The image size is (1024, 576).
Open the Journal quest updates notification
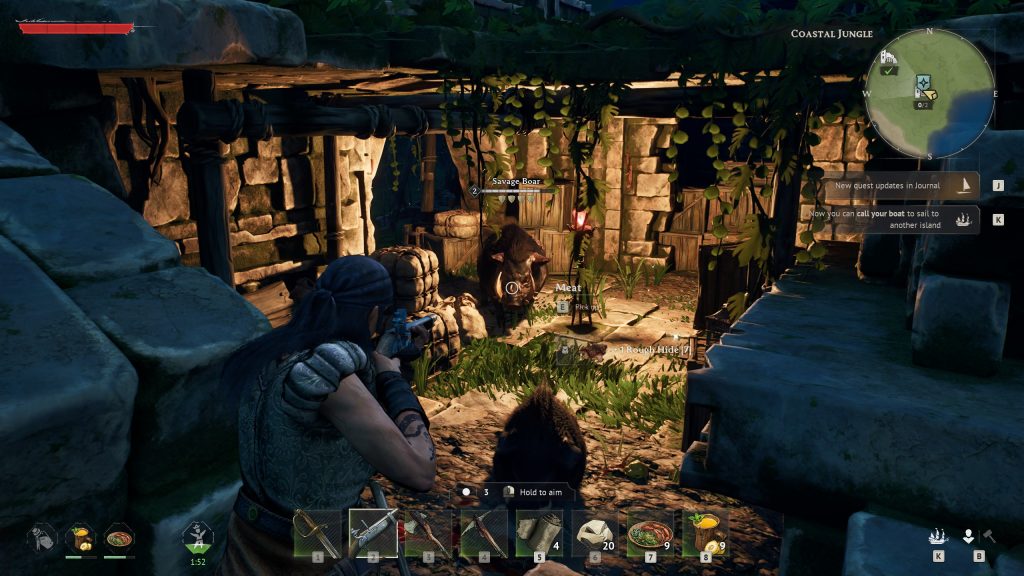tap(900, 185)
